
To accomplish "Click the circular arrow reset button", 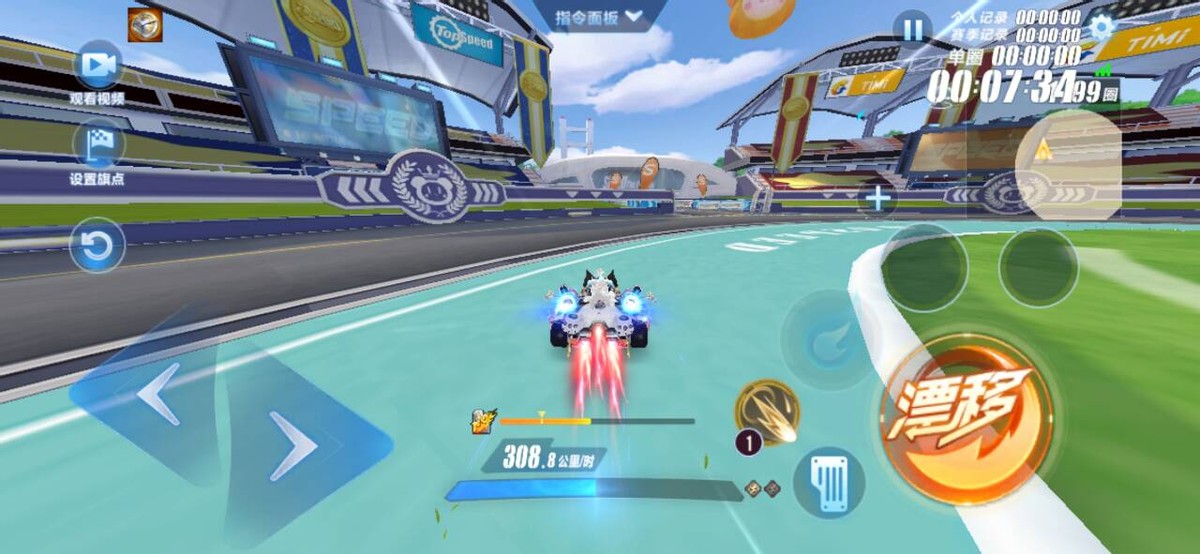I will 97,246.
